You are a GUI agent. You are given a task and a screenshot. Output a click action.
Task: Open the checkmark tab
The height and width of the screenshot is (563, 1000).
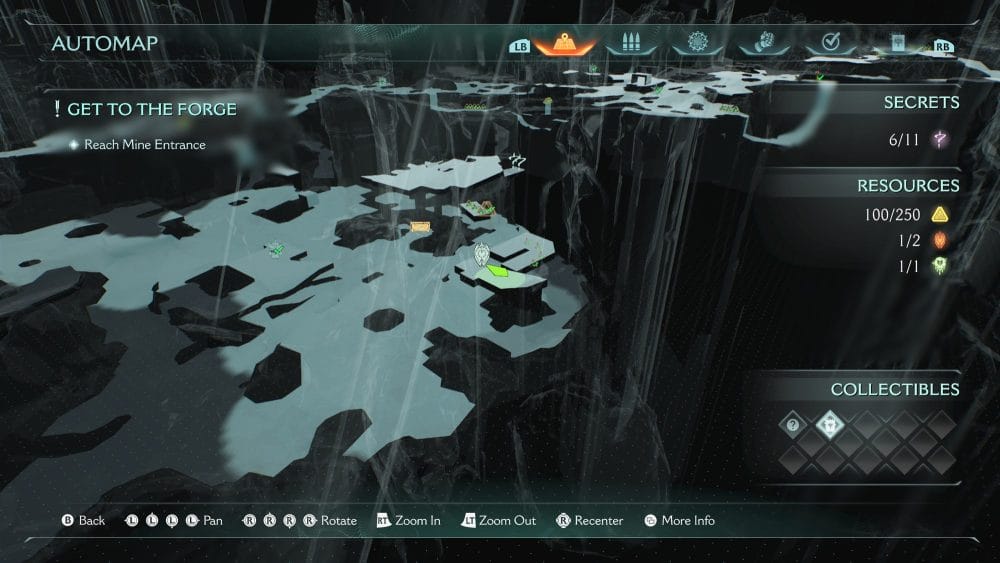coord(830,44)
